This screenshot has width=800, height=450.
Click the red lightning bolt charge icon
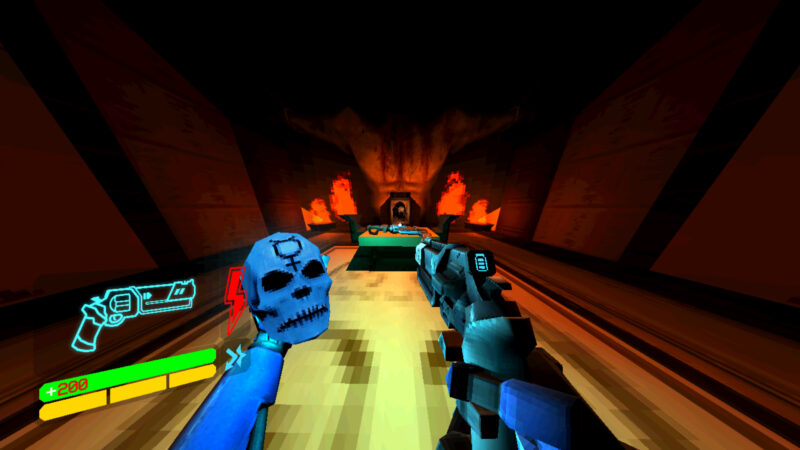click(236, 300)
